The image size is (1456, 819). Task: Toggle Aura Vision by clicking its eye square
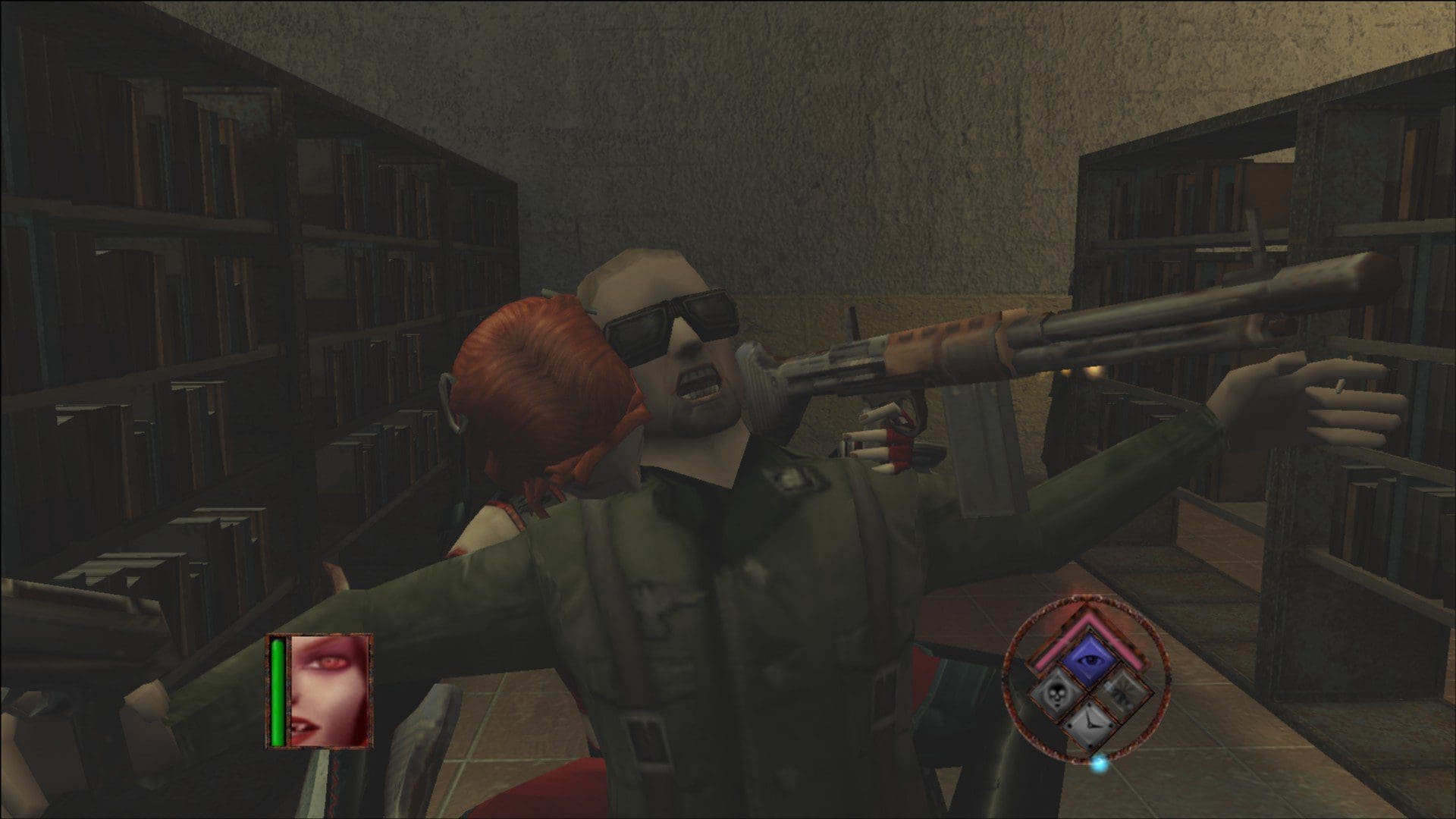1089,658
